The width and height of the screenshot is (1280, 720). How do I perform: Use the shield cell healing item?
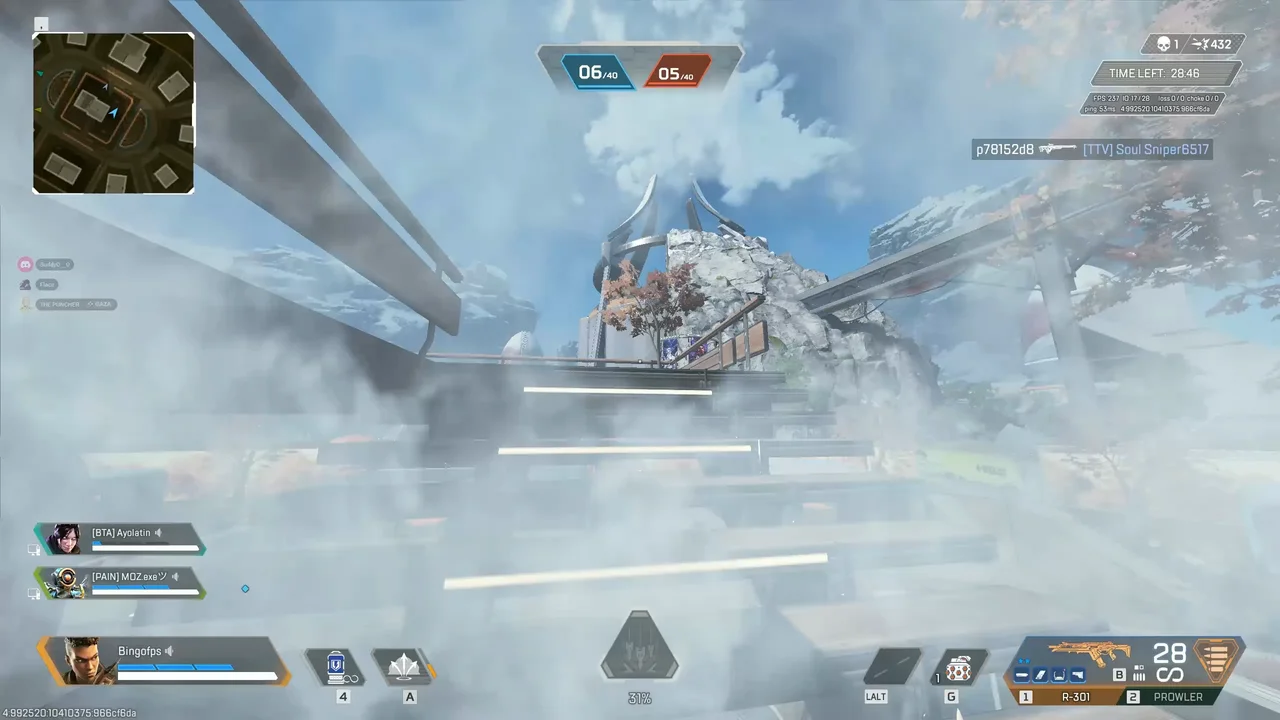tap(337, 666)
